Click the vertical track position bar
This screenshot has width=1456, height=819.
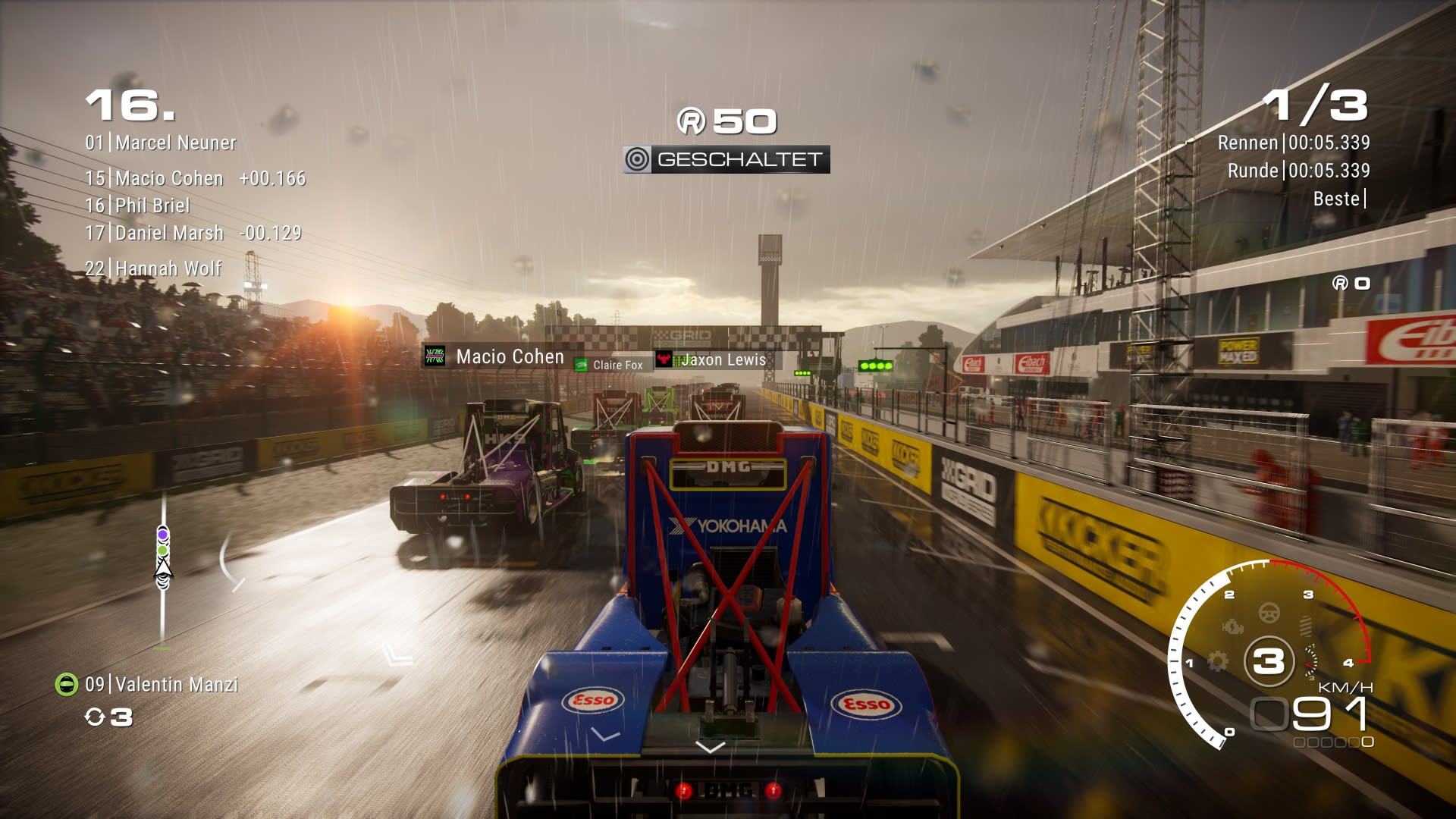pos(162,576)
